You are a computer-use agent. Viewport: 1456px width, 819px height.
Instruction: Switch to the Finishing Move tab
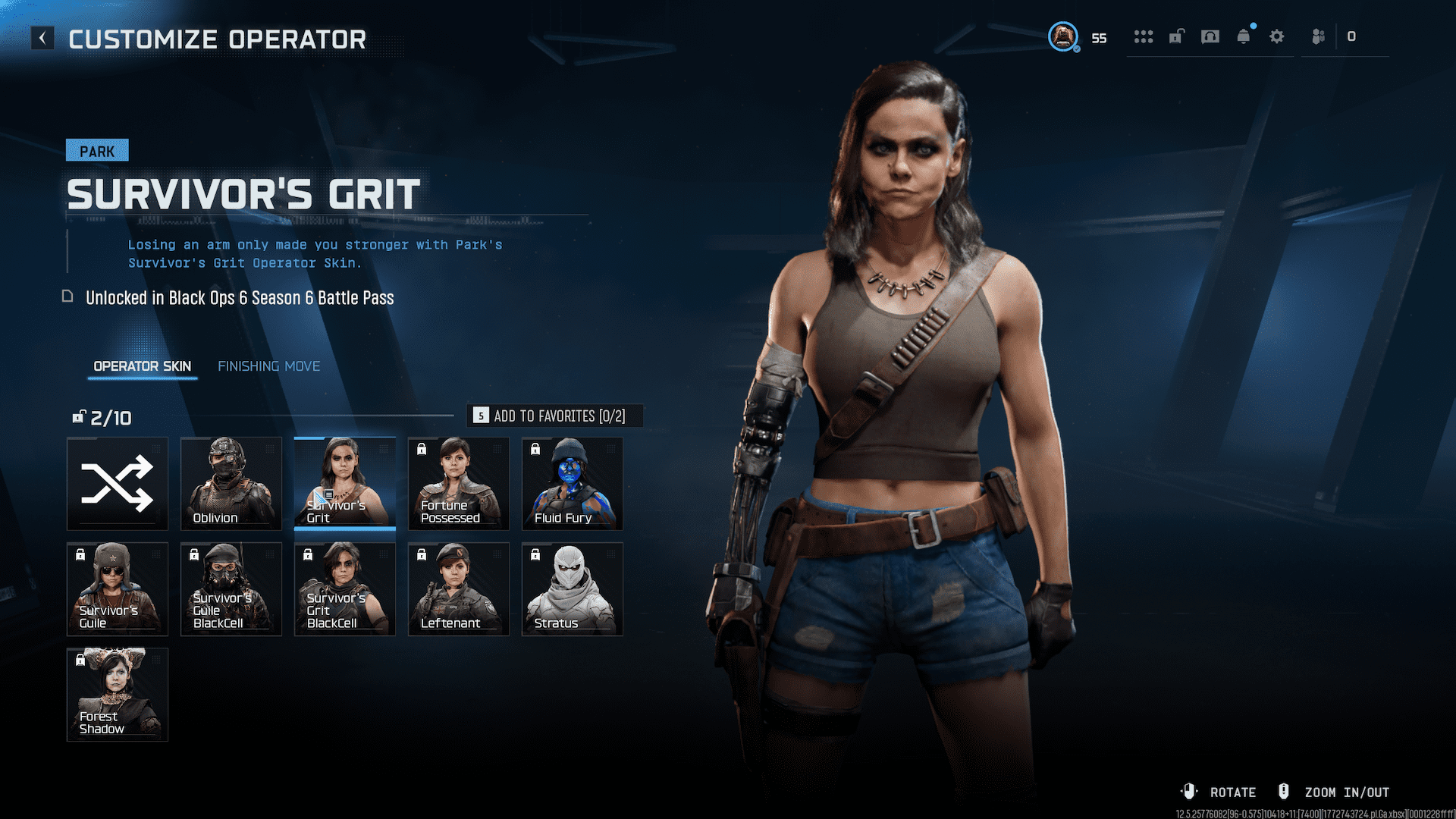click(x=268, y=366)
